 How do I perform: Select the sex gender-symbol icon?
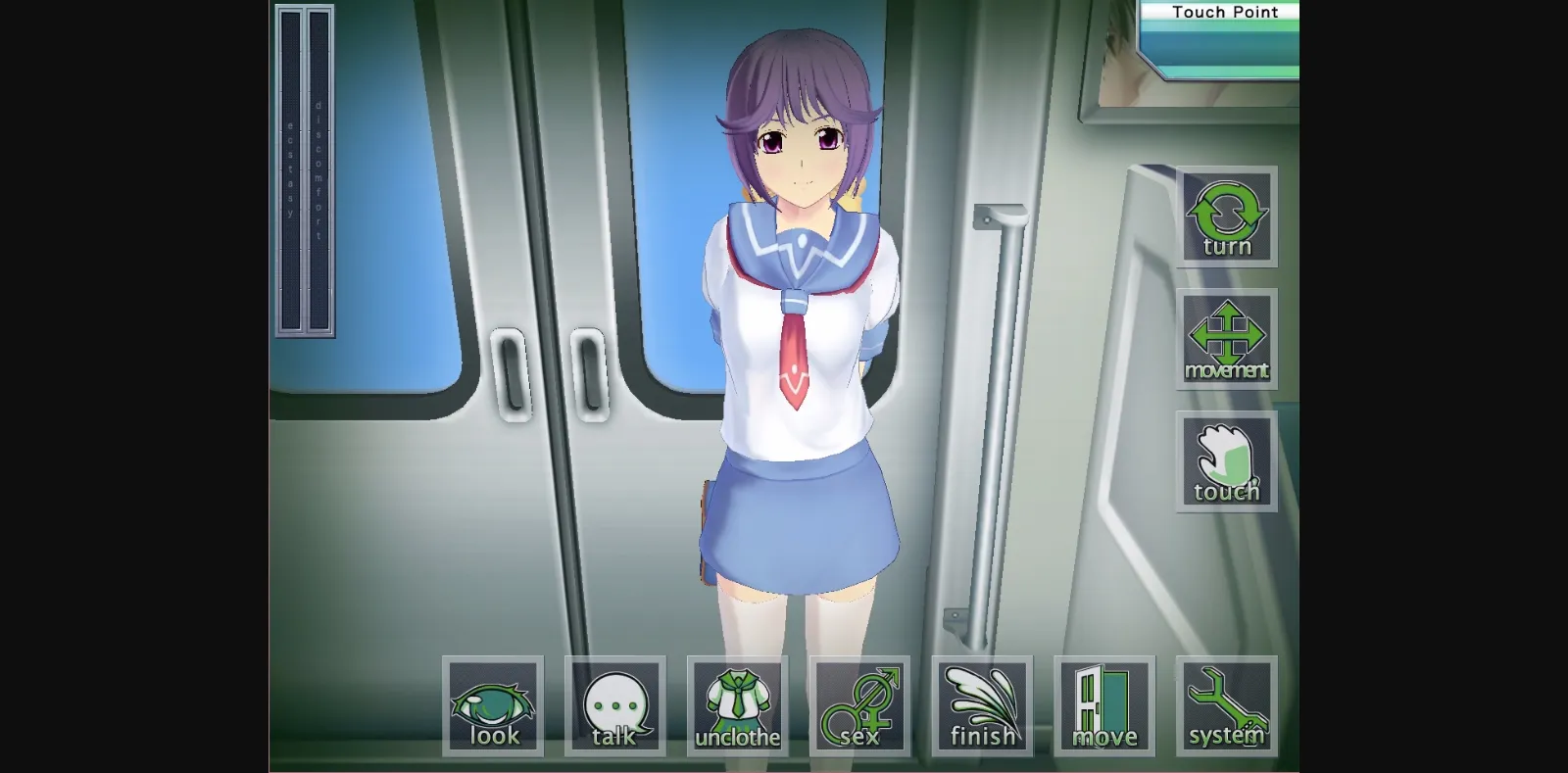coord(859,701)
